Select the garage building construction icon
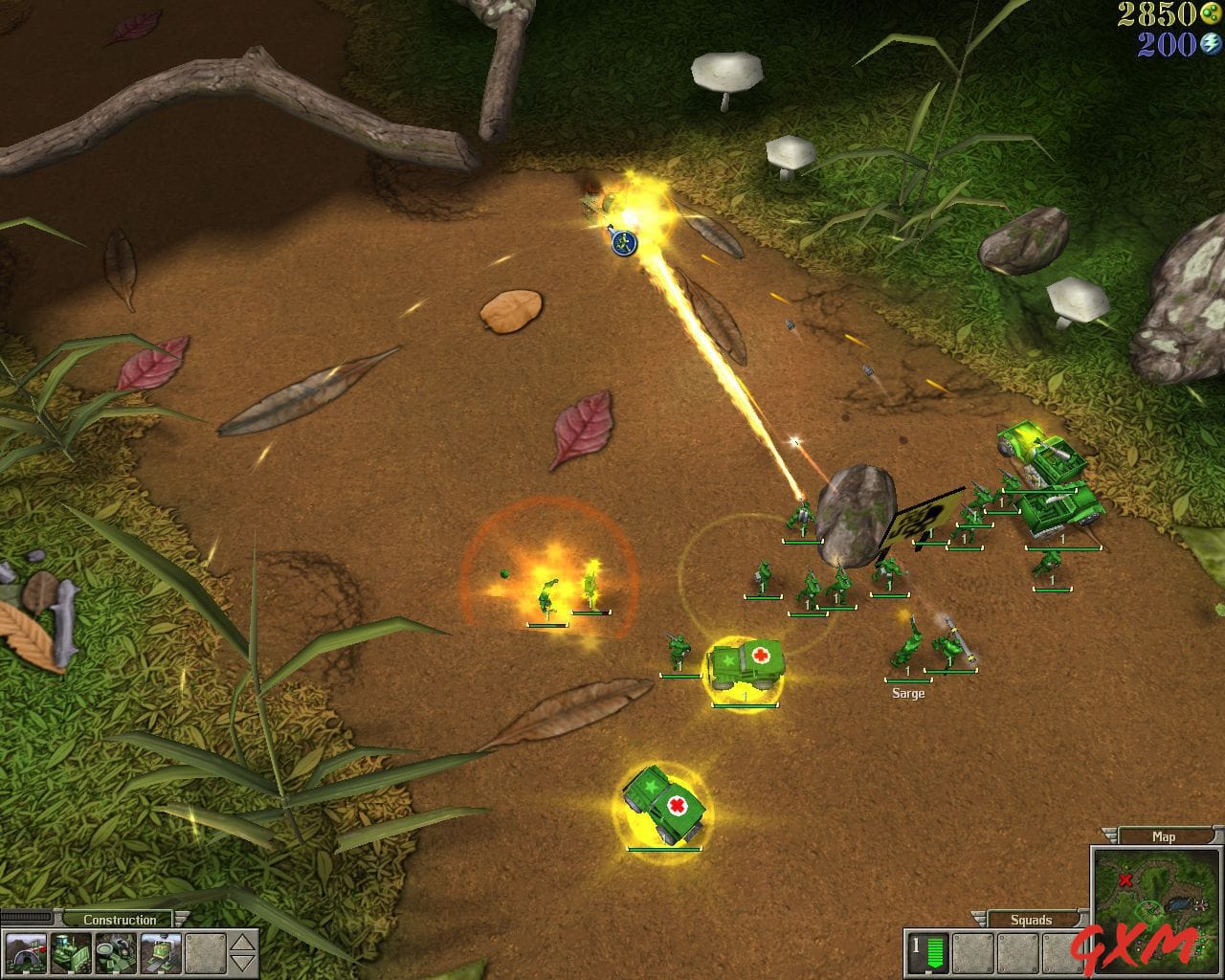Image resolution: width=1225 pixels, height=980 pixels. point(26,953)
